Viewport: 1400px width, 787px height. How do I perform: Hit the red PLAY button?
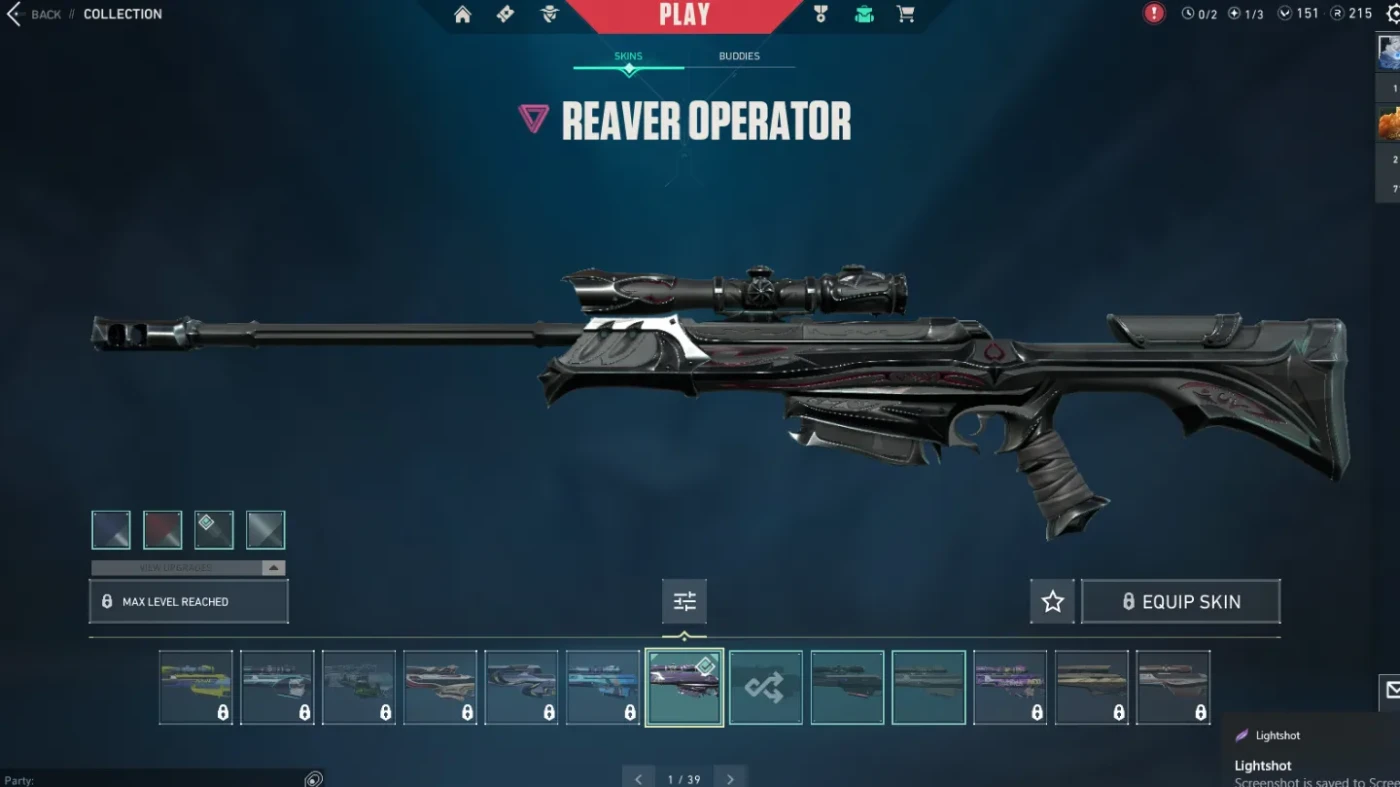684,15
